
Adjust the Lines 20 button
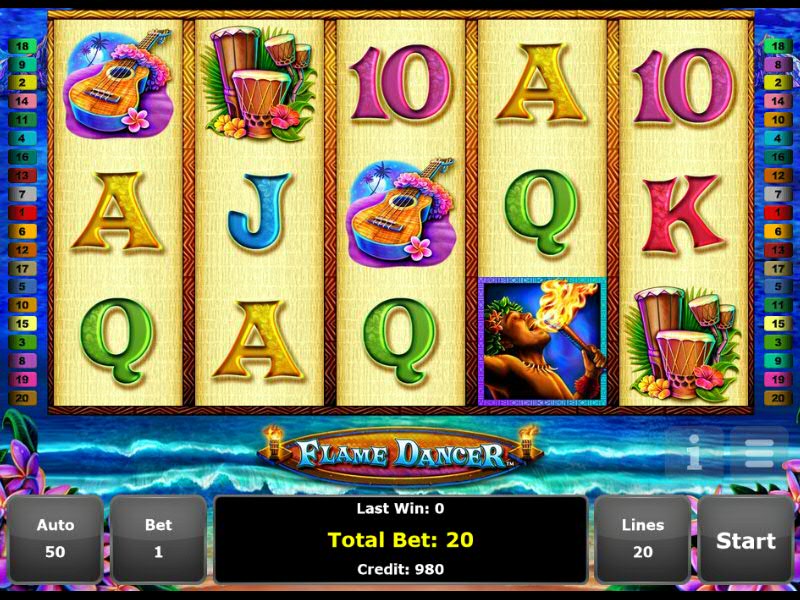click(x=642, y=539)
